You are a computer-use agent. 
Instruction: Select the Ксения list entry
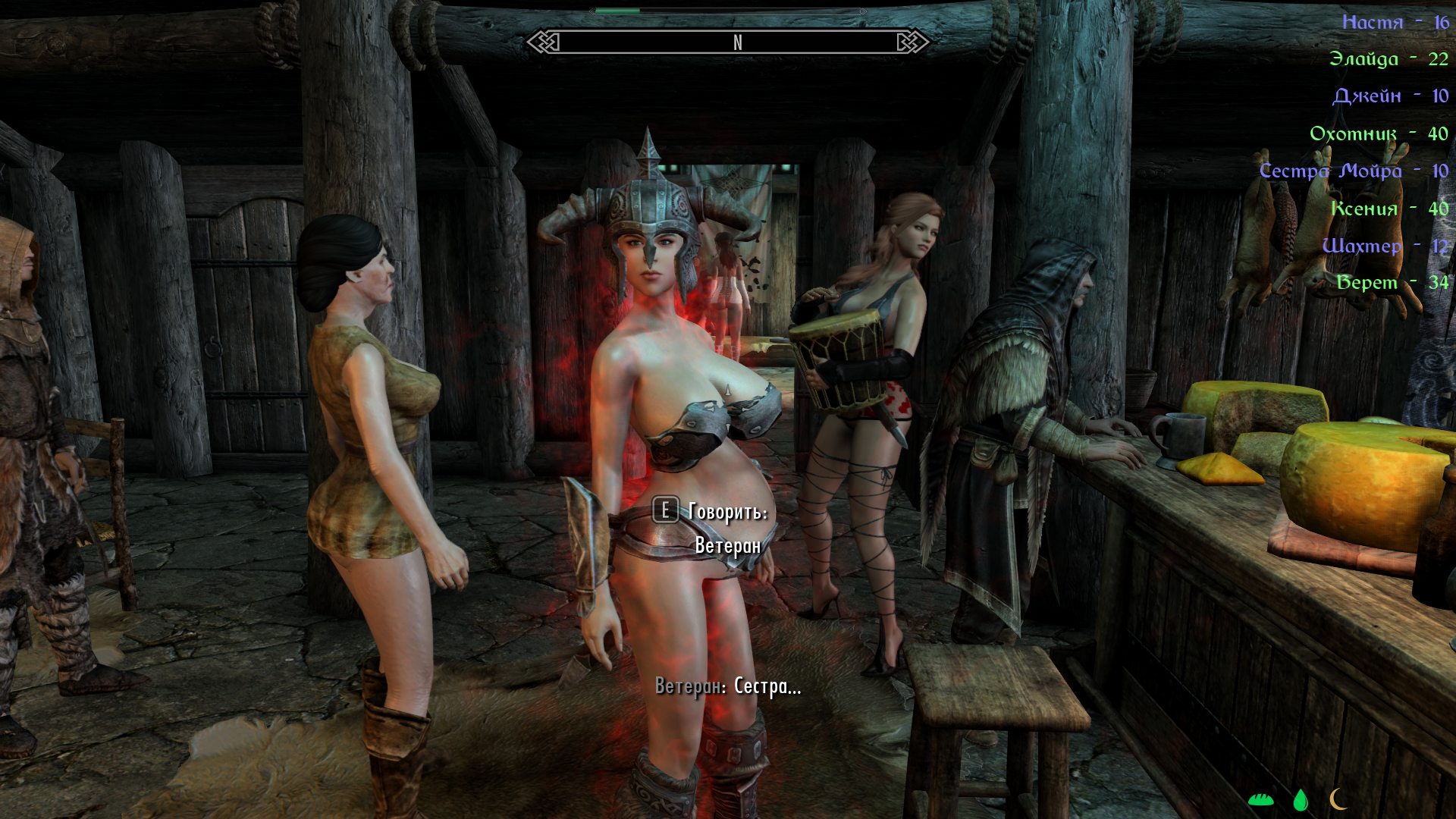(1389, 209)
